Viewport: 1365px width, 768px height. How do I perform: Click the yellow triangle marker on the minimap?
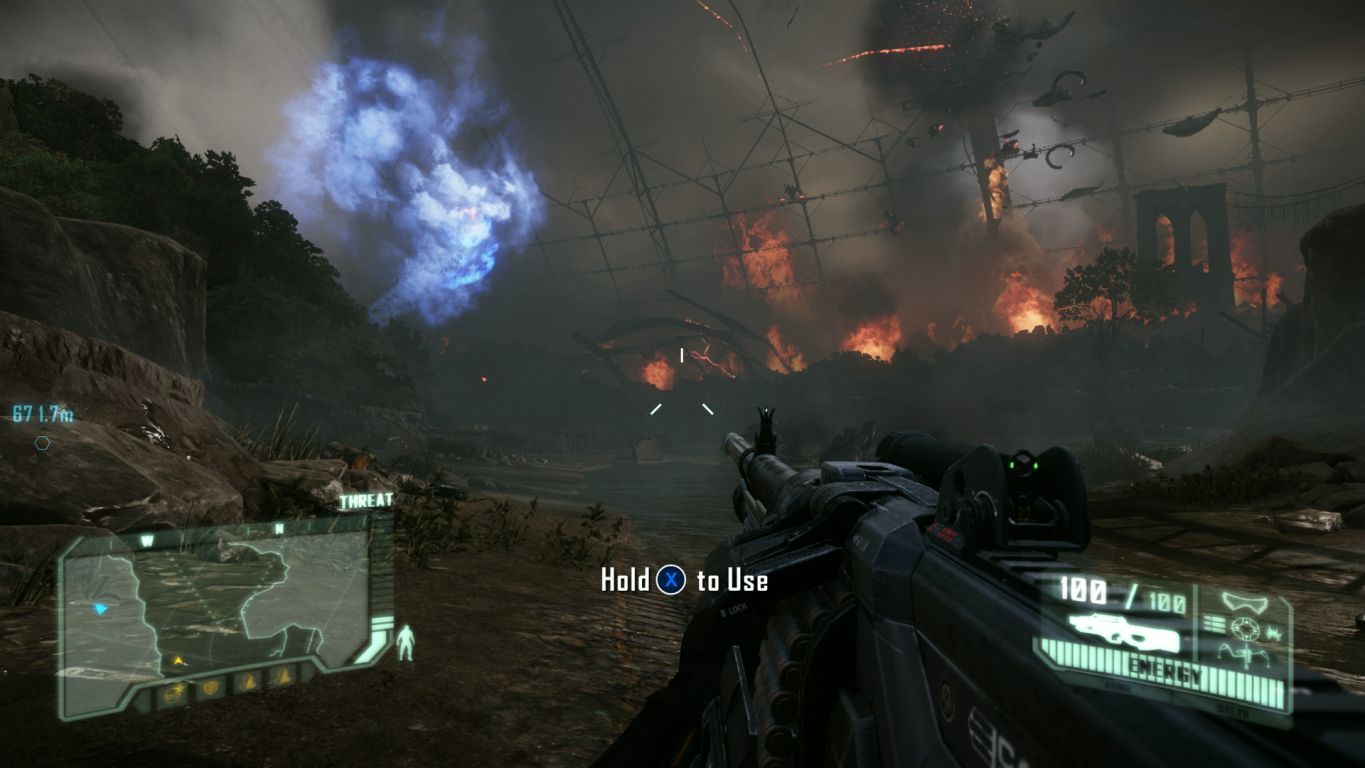tap(178, 661)
